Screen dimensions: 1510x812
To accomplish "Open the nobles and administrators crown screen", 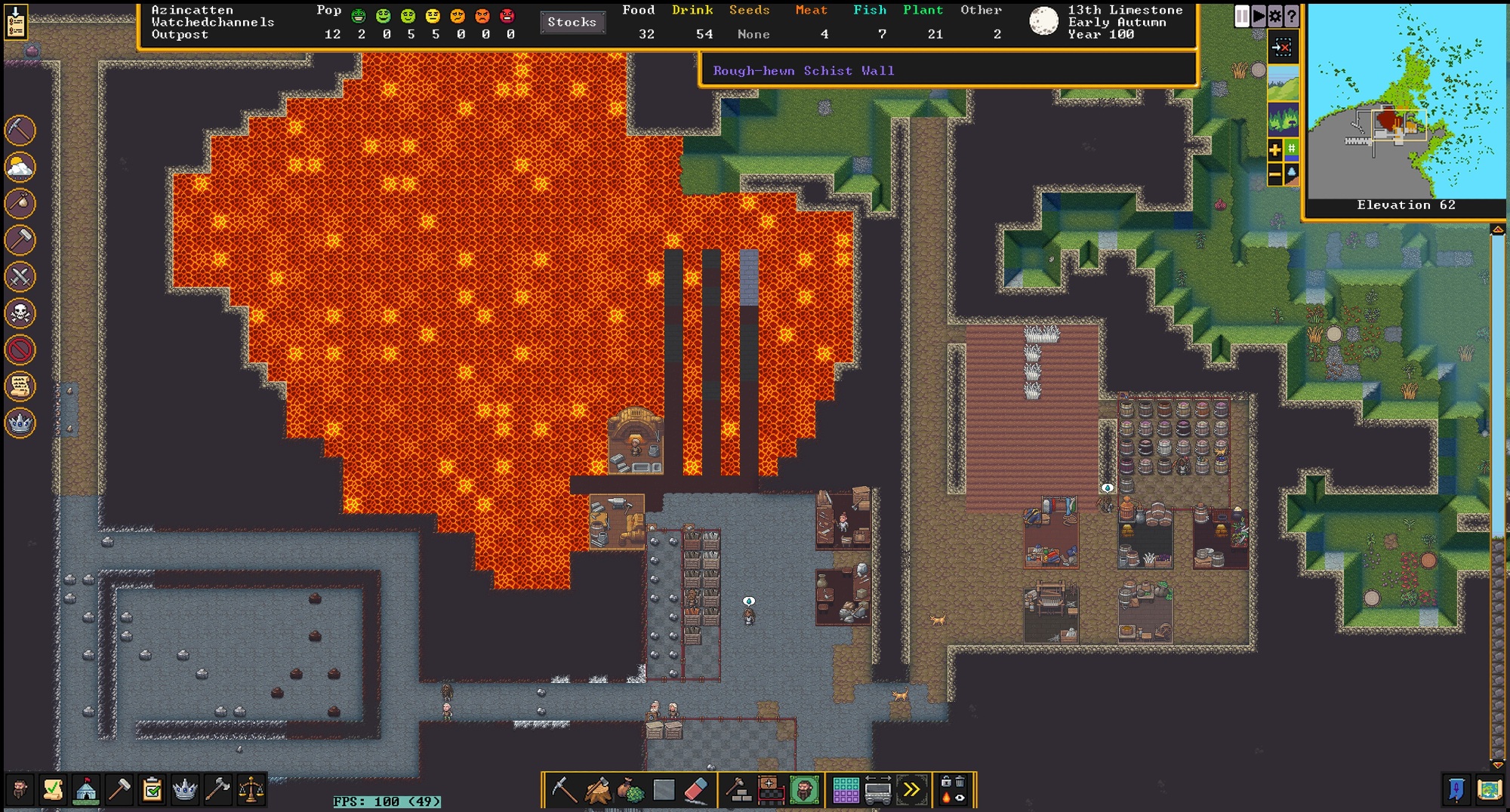I will [x=184, y=789].
